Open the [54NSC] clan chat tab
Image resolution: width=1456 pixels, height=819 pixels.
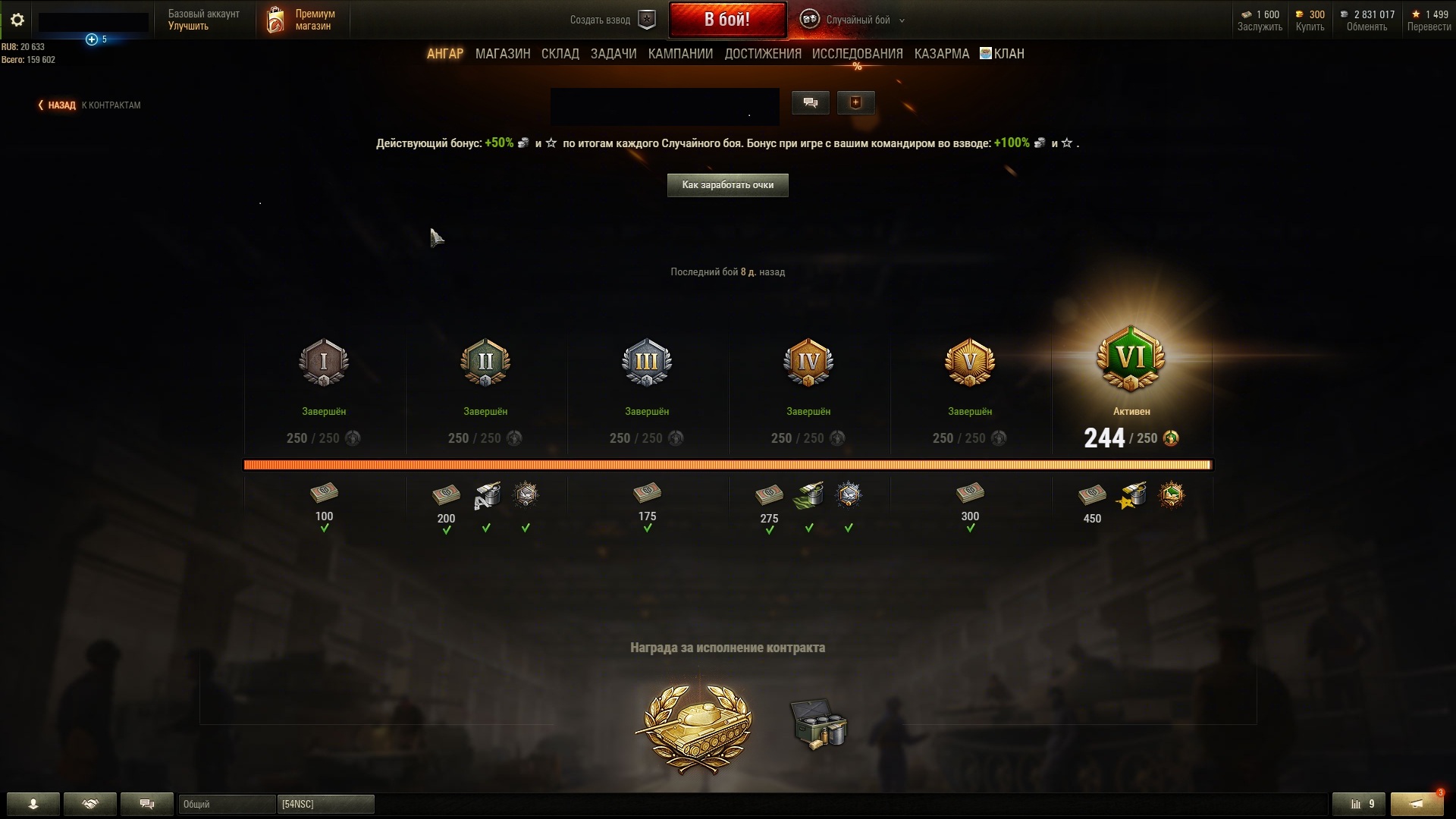click(x=325, y=804)
